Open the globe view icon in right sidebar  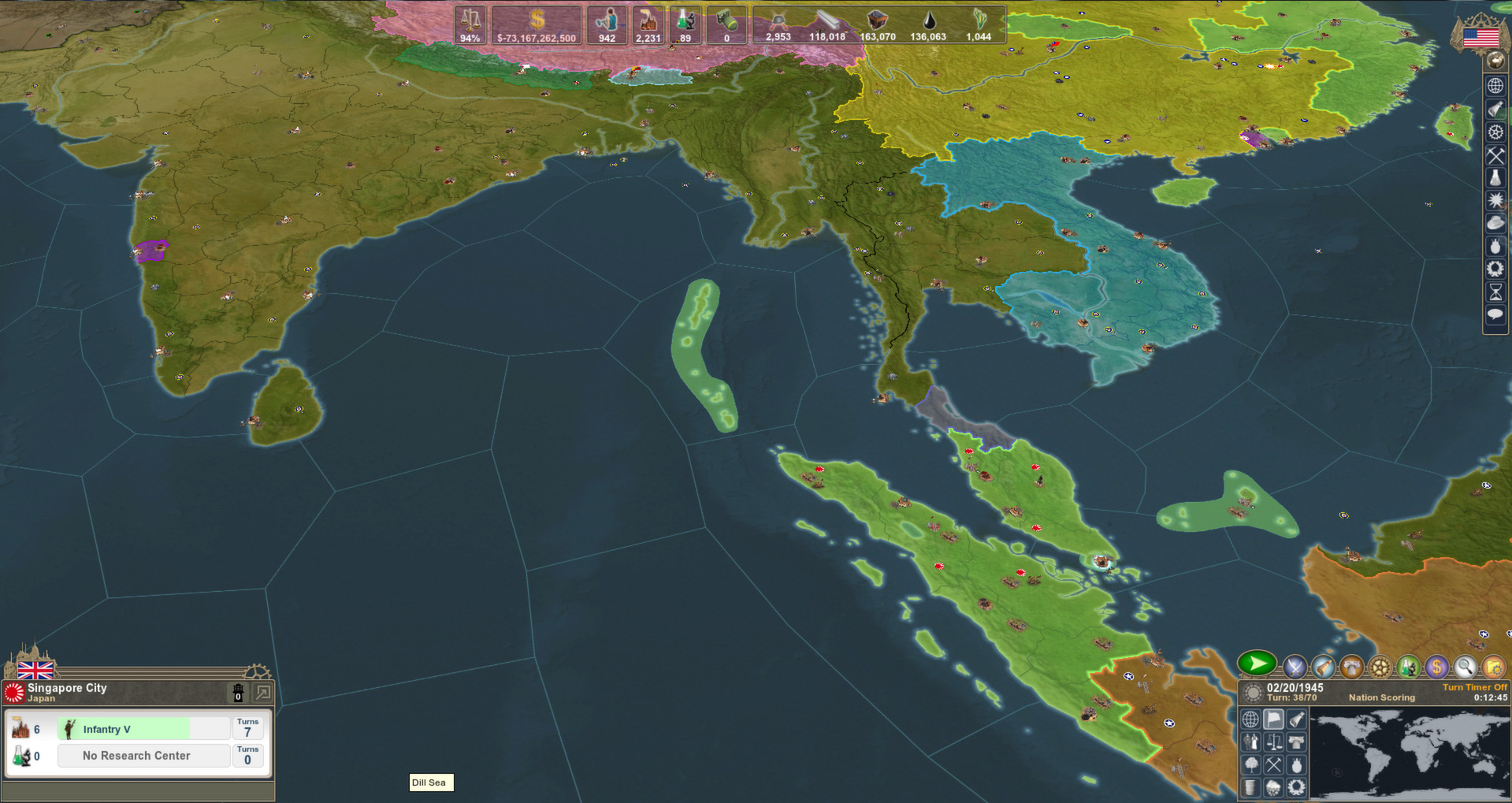pos(1494,86)
